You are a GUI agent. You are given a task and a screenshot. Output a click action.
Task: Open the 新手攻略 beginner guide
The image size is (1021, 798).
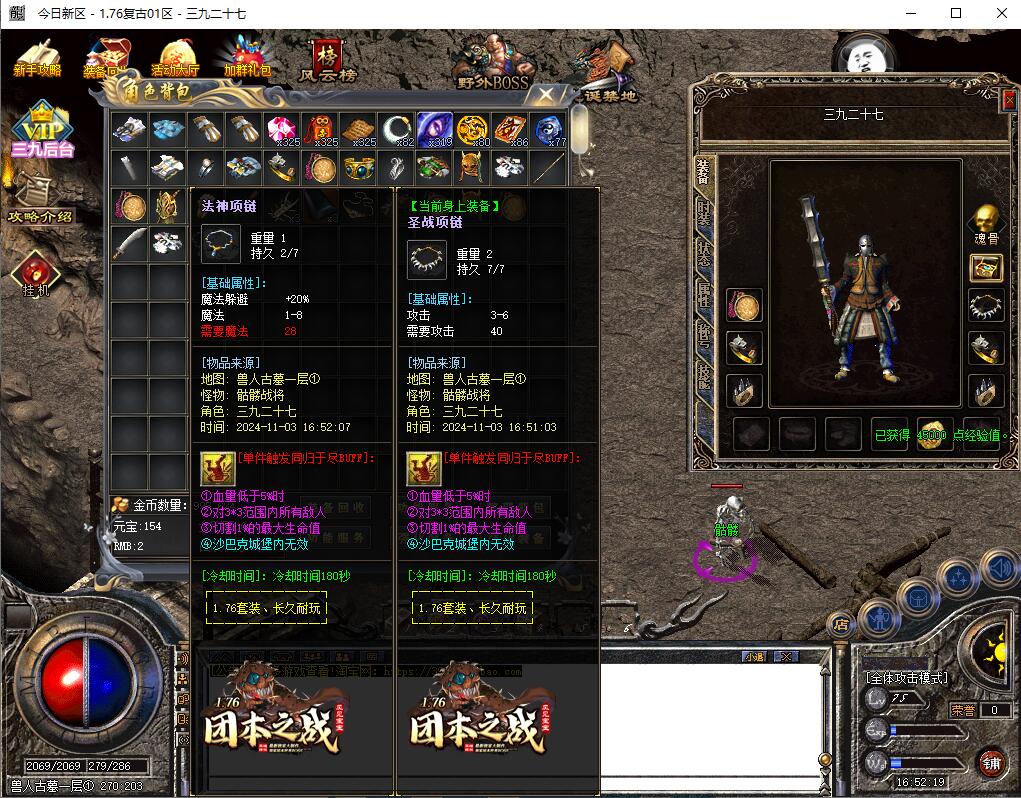[37, 60]
